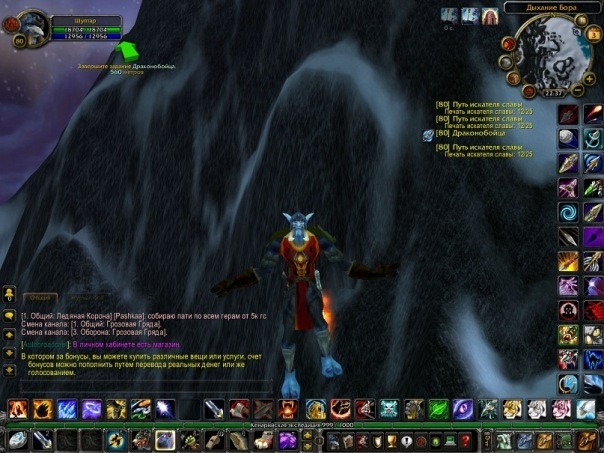
Task: Activate the blue swirl ability on side bar
Action: [x=568, y=211]
